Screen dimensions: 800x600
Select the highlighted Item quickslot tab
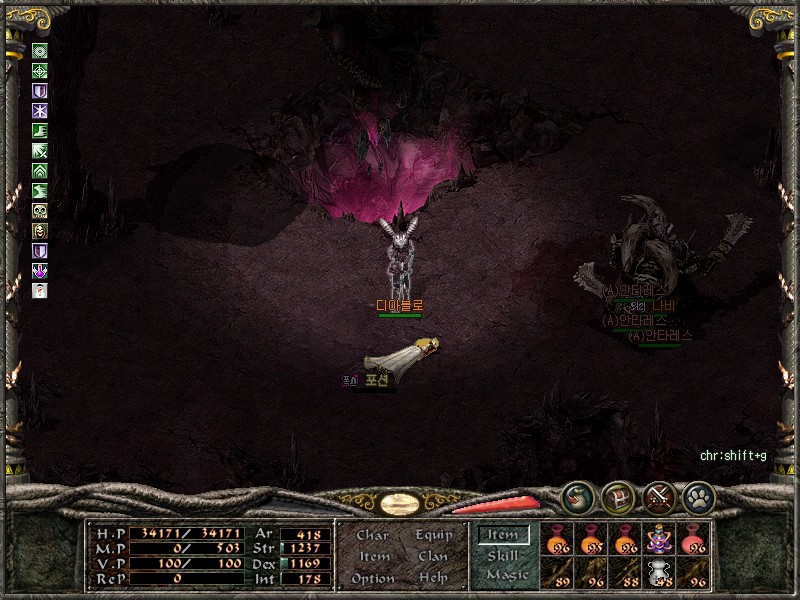[503, 535]
